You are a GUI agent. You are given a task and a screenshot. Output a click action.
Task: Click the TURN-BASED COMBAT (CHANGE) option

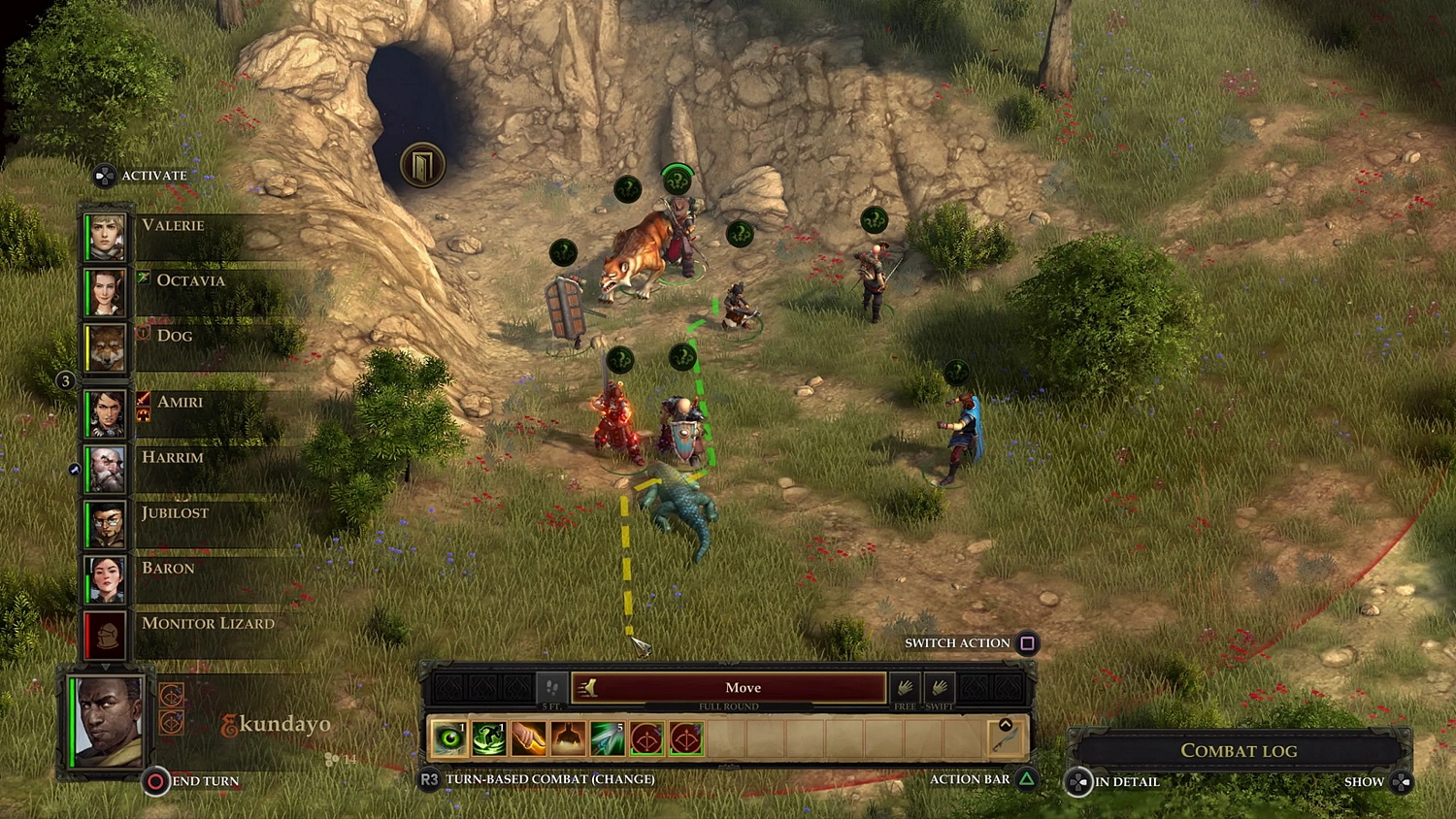coord(547,779)
